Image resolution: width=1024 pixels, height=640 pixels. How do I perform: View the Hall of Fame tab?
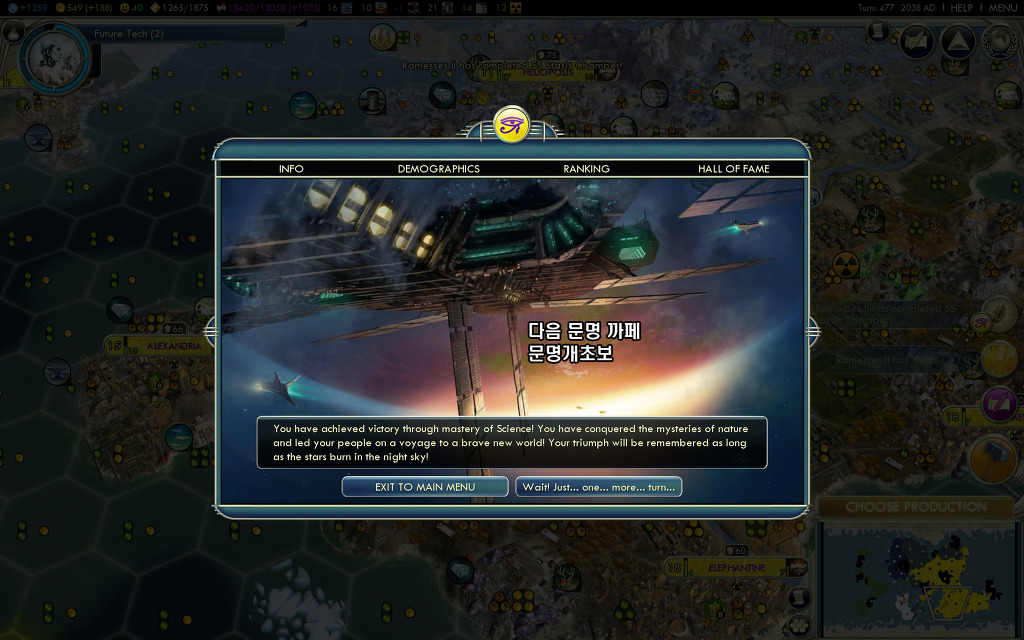point(733,169)
